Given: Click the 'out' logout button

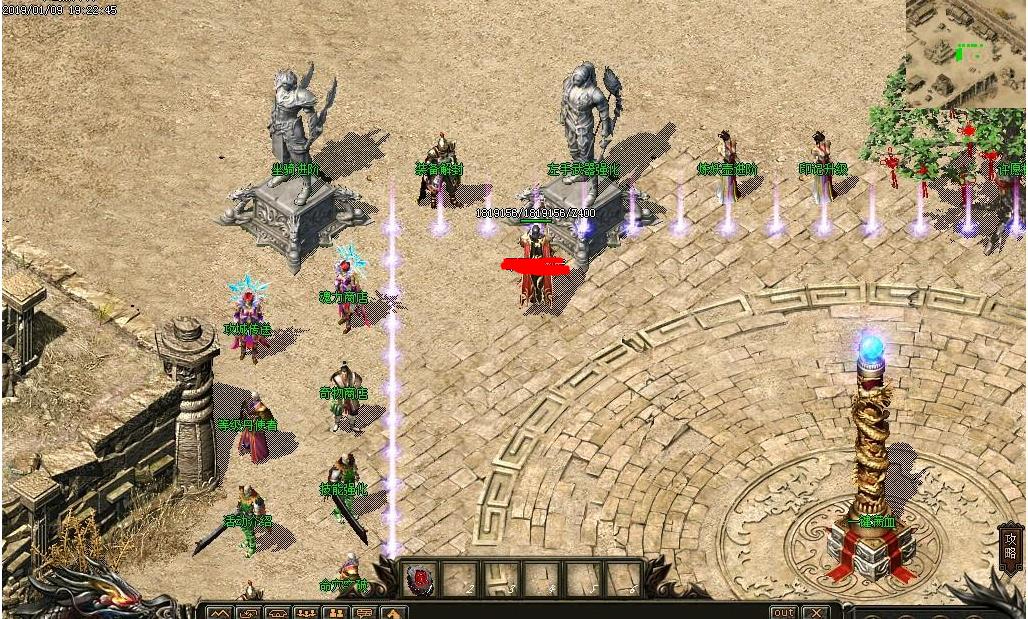Looking at the screenshot, I should tap(784, 612).
